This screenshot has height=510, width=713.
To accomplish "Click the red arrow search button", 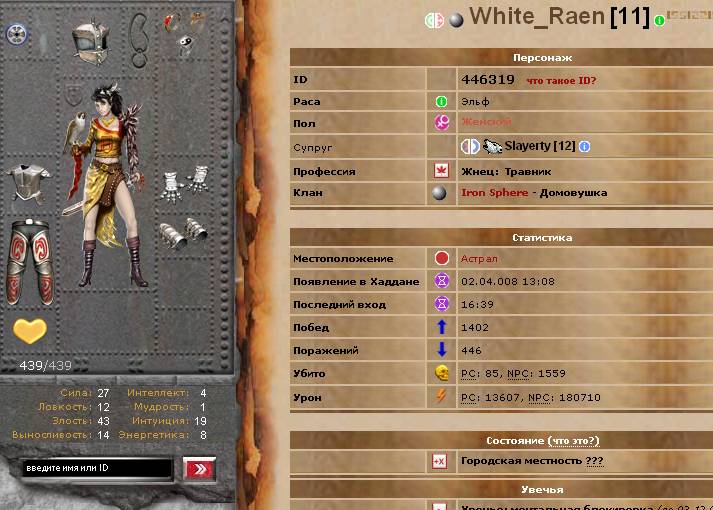I will (200, 468).
